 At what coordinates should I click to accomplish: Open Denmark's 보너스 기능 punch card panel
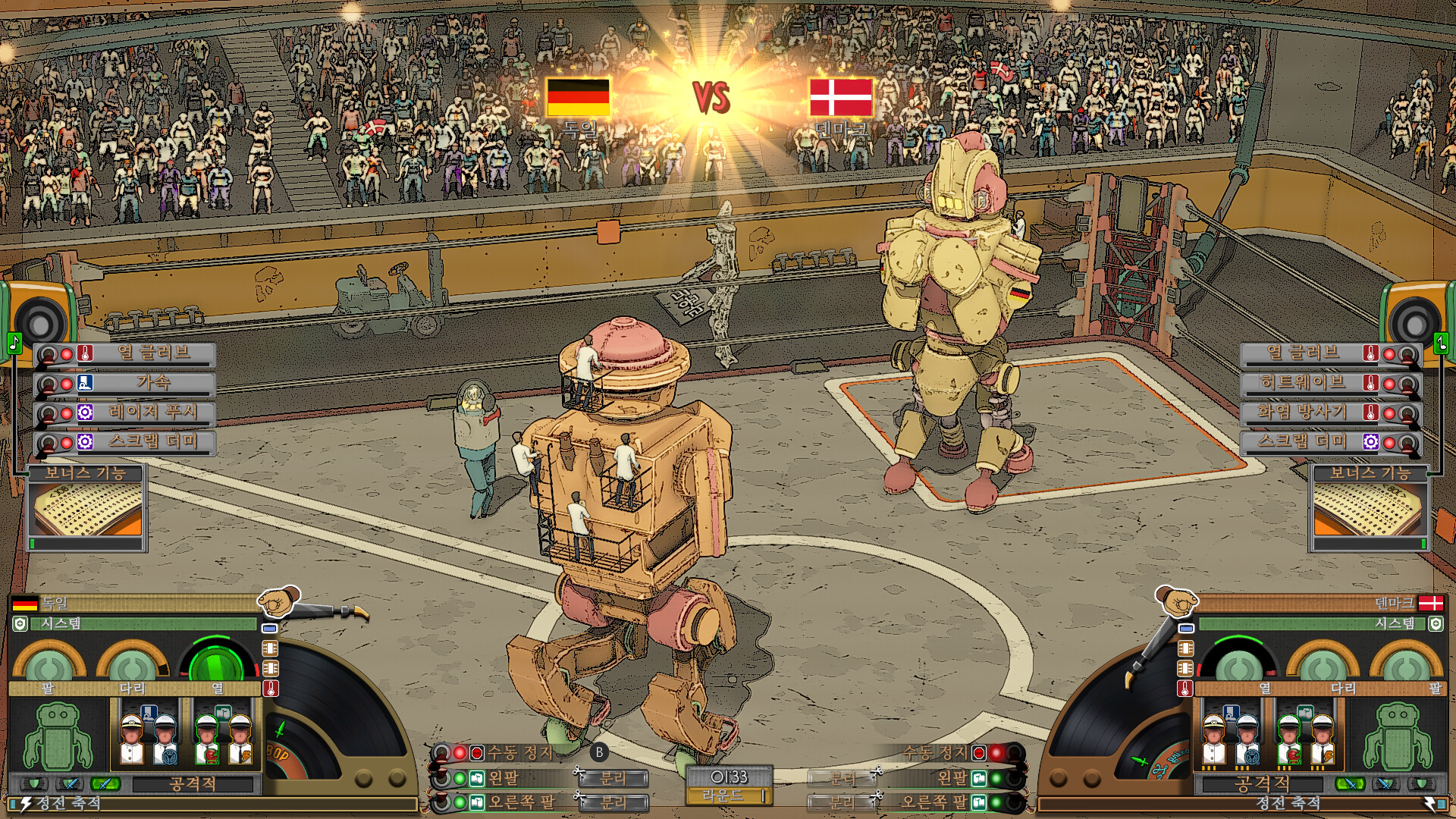(x=1369, y=510)
